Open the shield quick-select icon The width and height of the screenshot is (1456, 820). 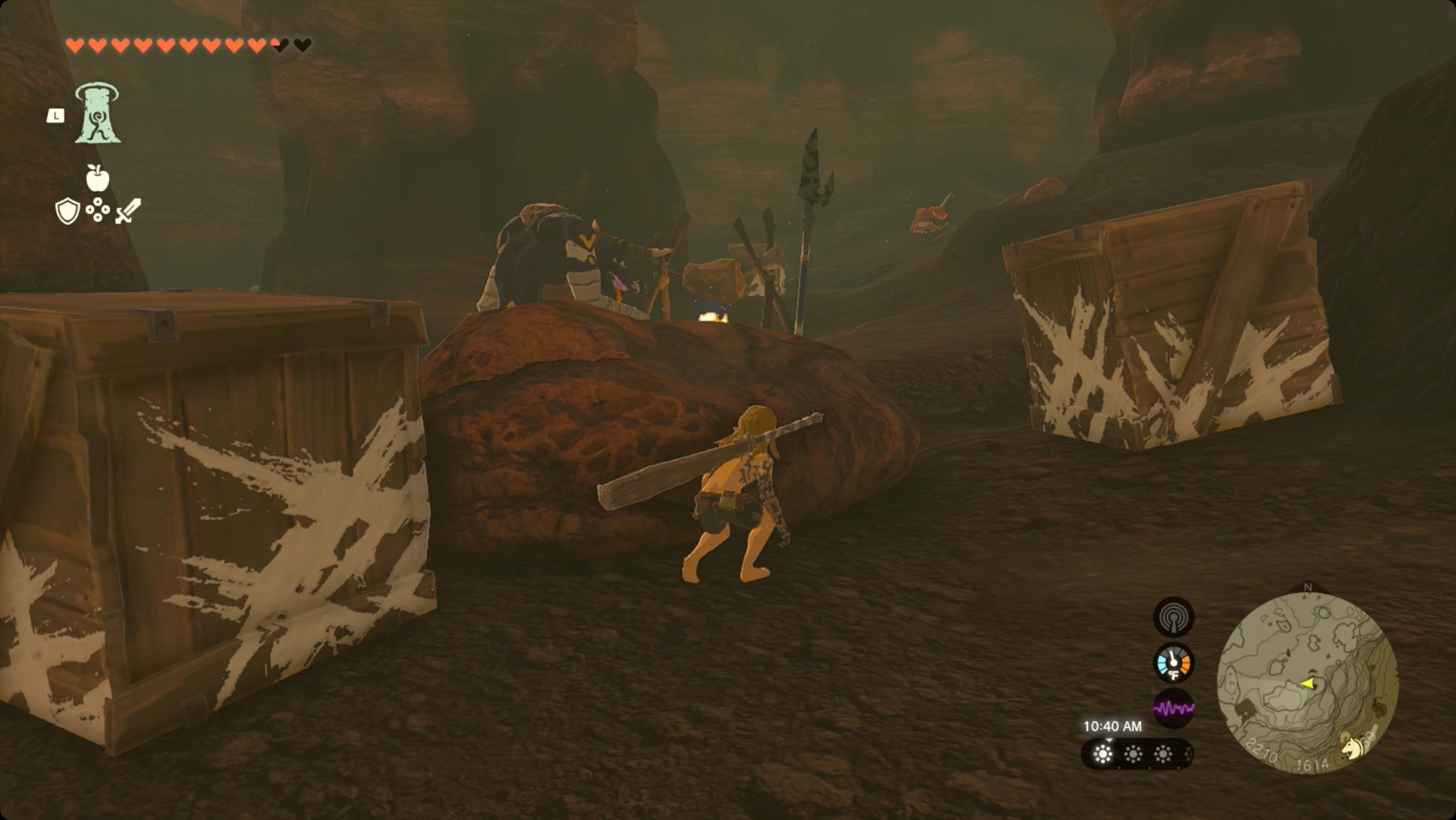click(x=67, y=211)
